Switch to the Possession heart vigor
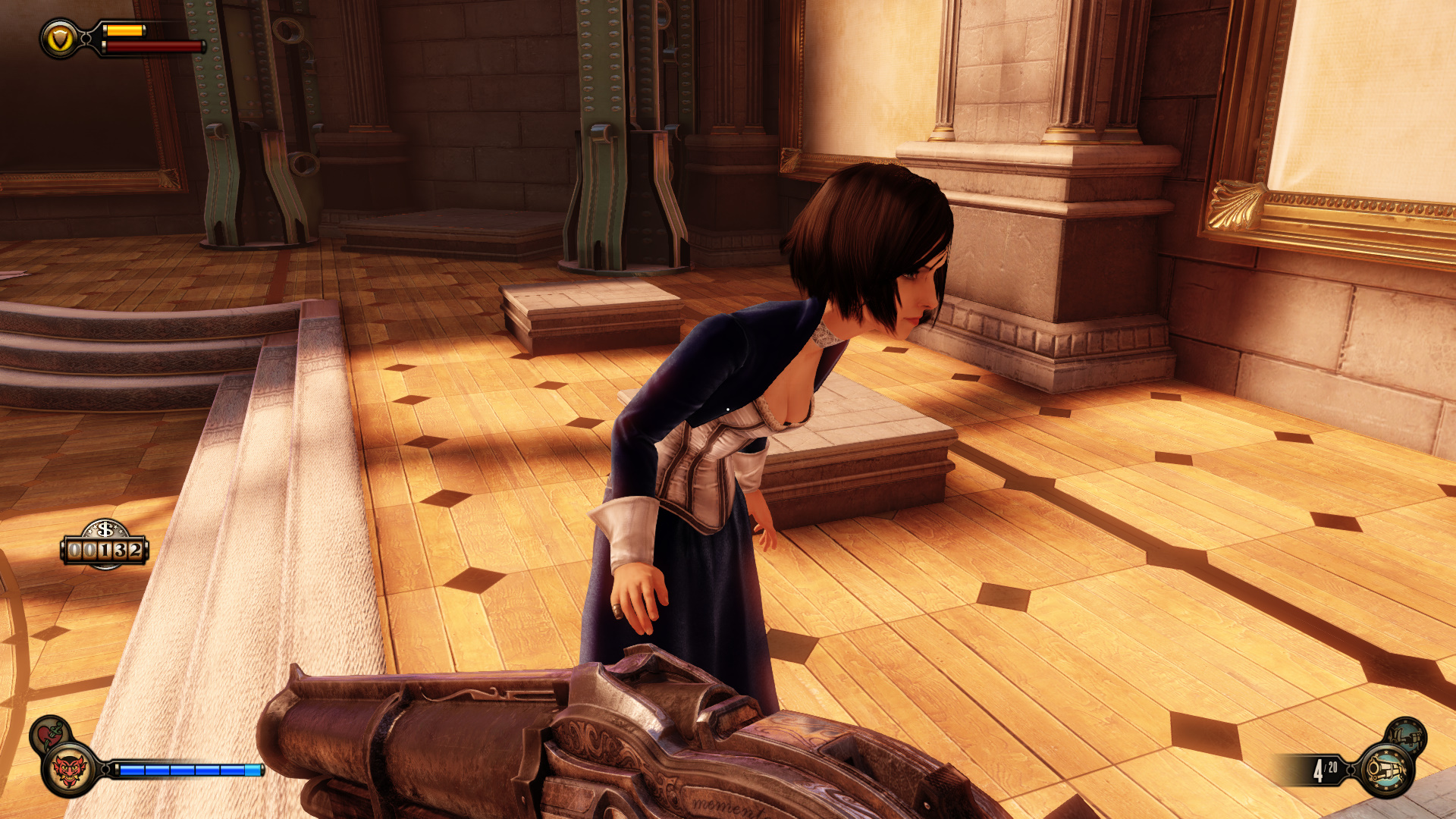Viewport: 1456px width, 819px height. click(49, 733)
